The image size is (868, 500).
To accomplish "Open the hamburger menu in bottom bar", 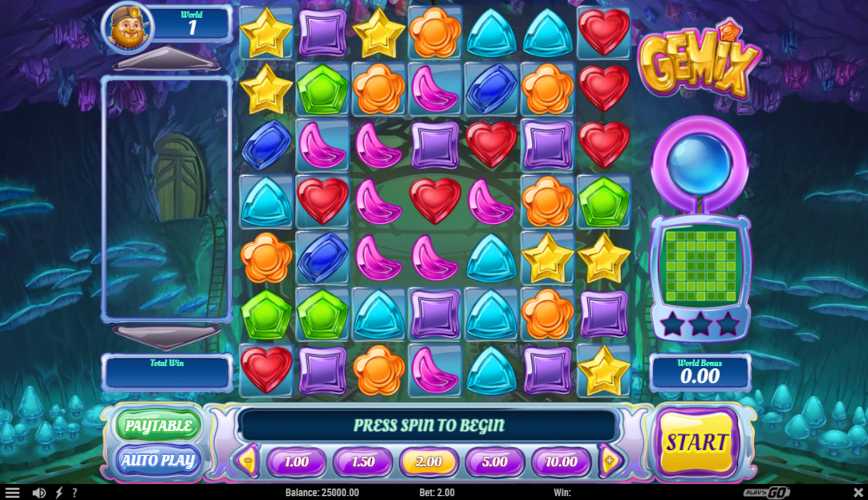I will 12,492.
